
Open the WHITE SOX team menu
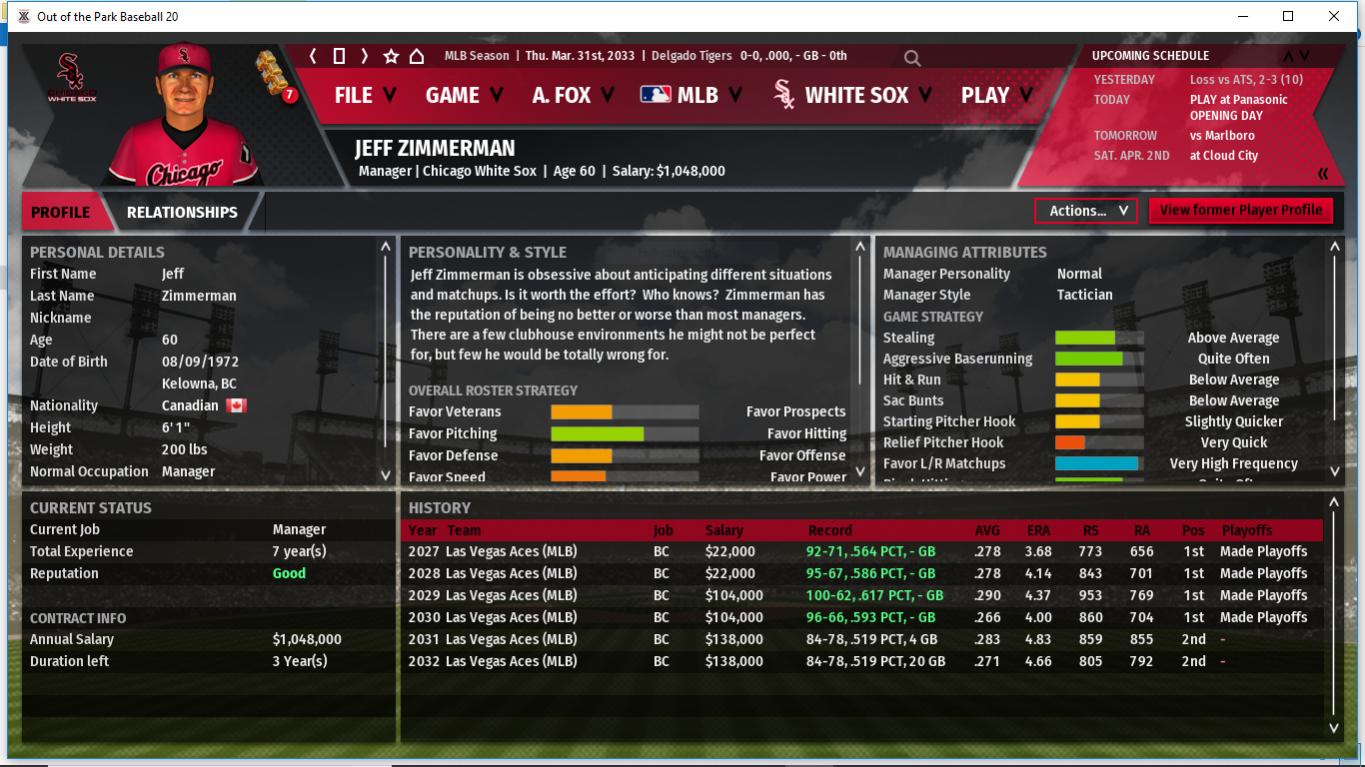tap(853, 95)
